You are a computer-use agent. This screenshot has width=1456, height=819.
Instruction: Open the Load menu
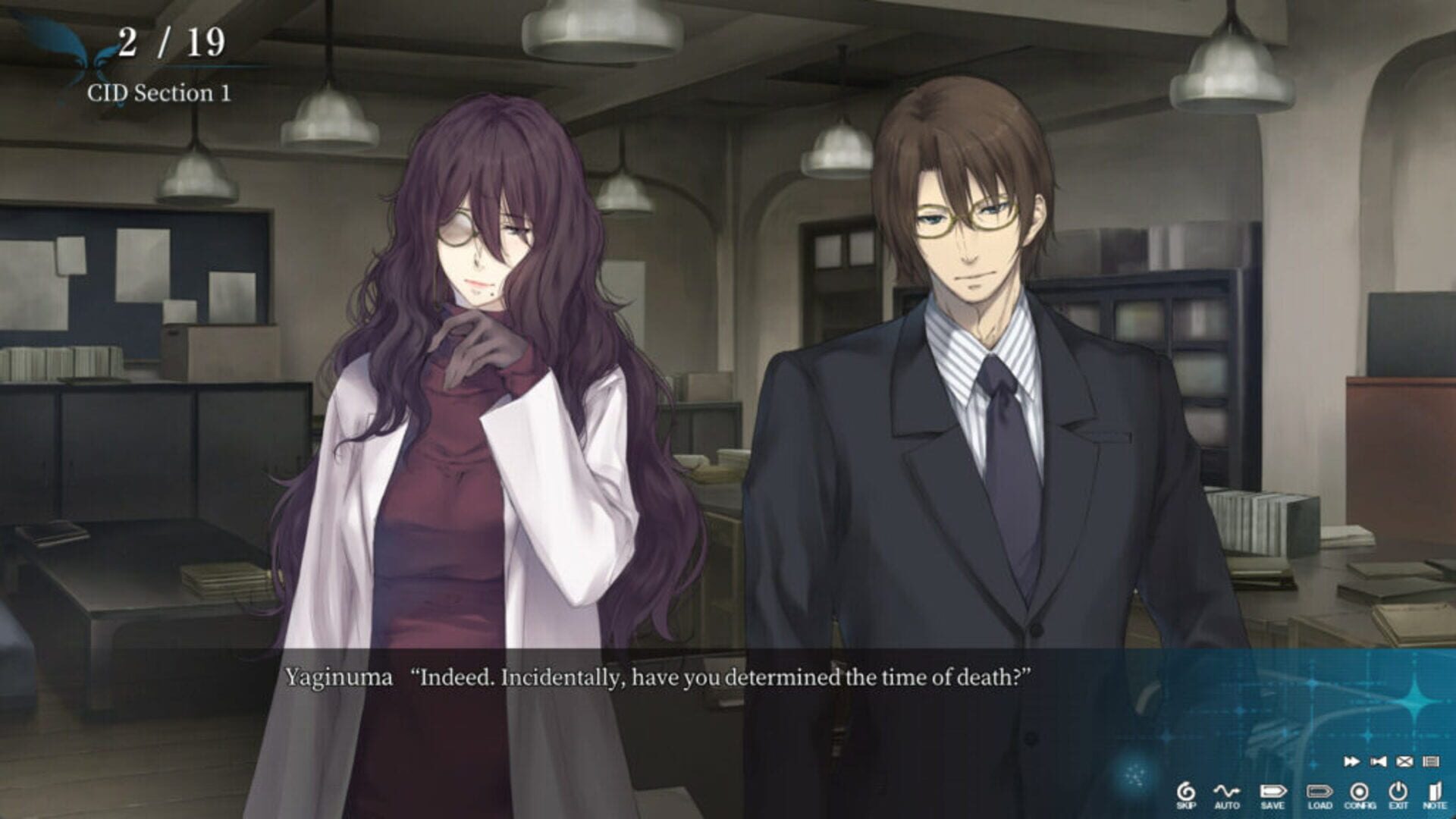[x=1319, y=792]
